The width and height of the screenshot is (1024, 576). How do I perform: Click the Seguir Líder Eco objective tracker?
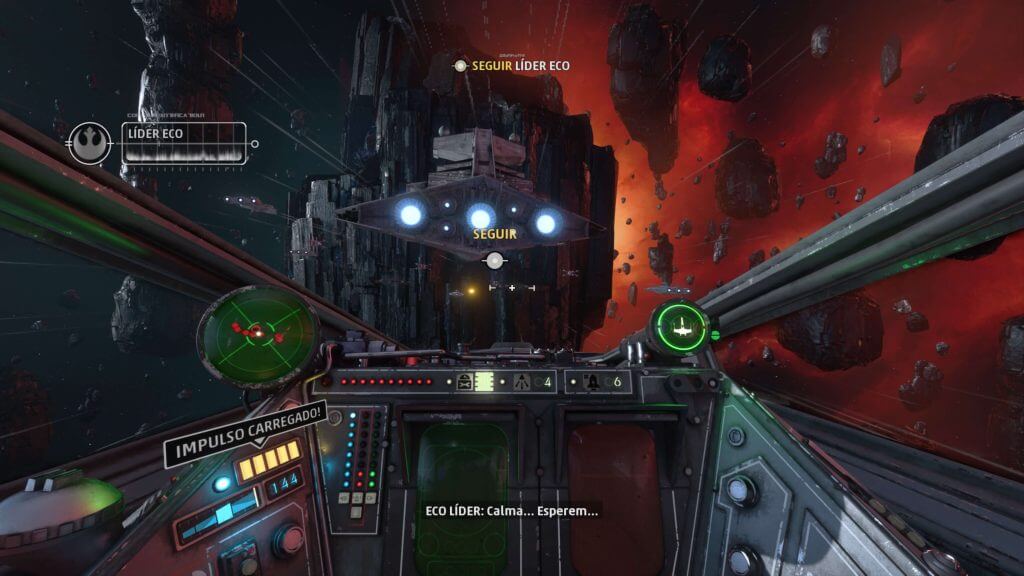[x=512, y=66]
